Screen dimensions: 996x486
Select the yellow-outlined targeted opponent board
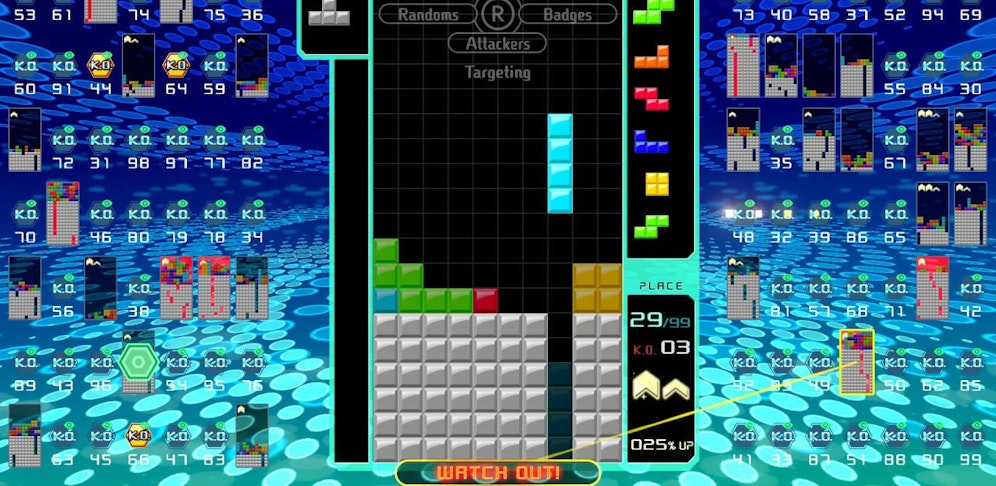pyautogui.click(x=857, y=362)
